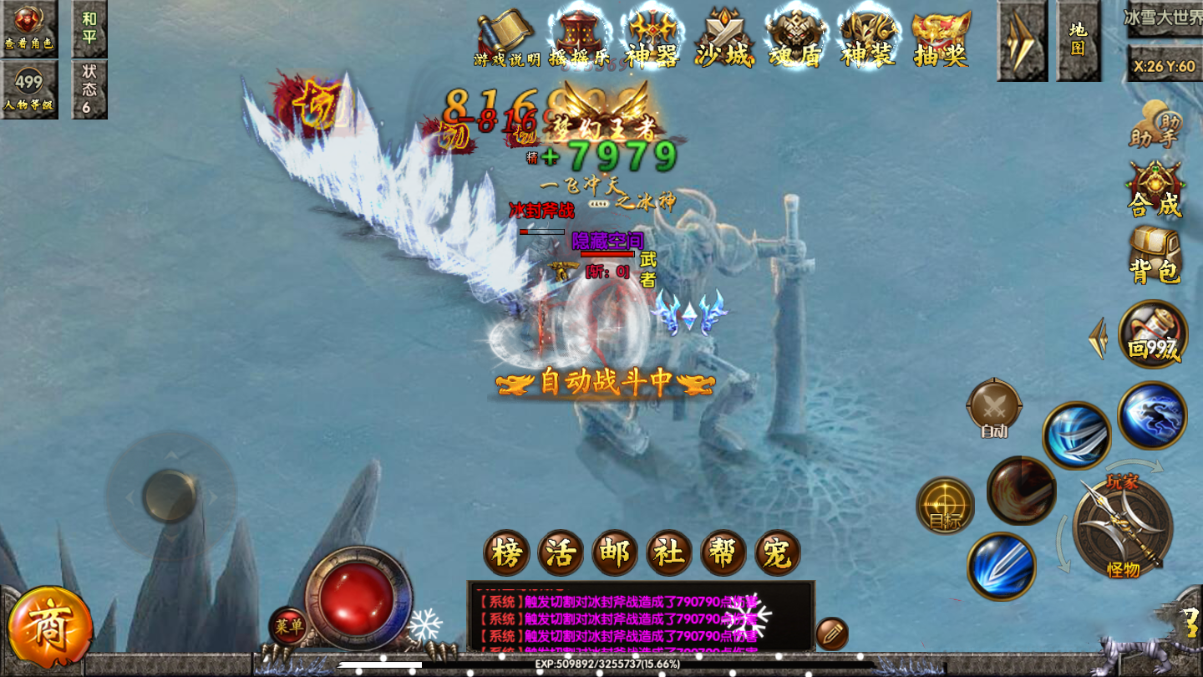This screenshot has height=677, width=1203.
Task: View character via 查看角色 portrait
Action: pos(29,28)
